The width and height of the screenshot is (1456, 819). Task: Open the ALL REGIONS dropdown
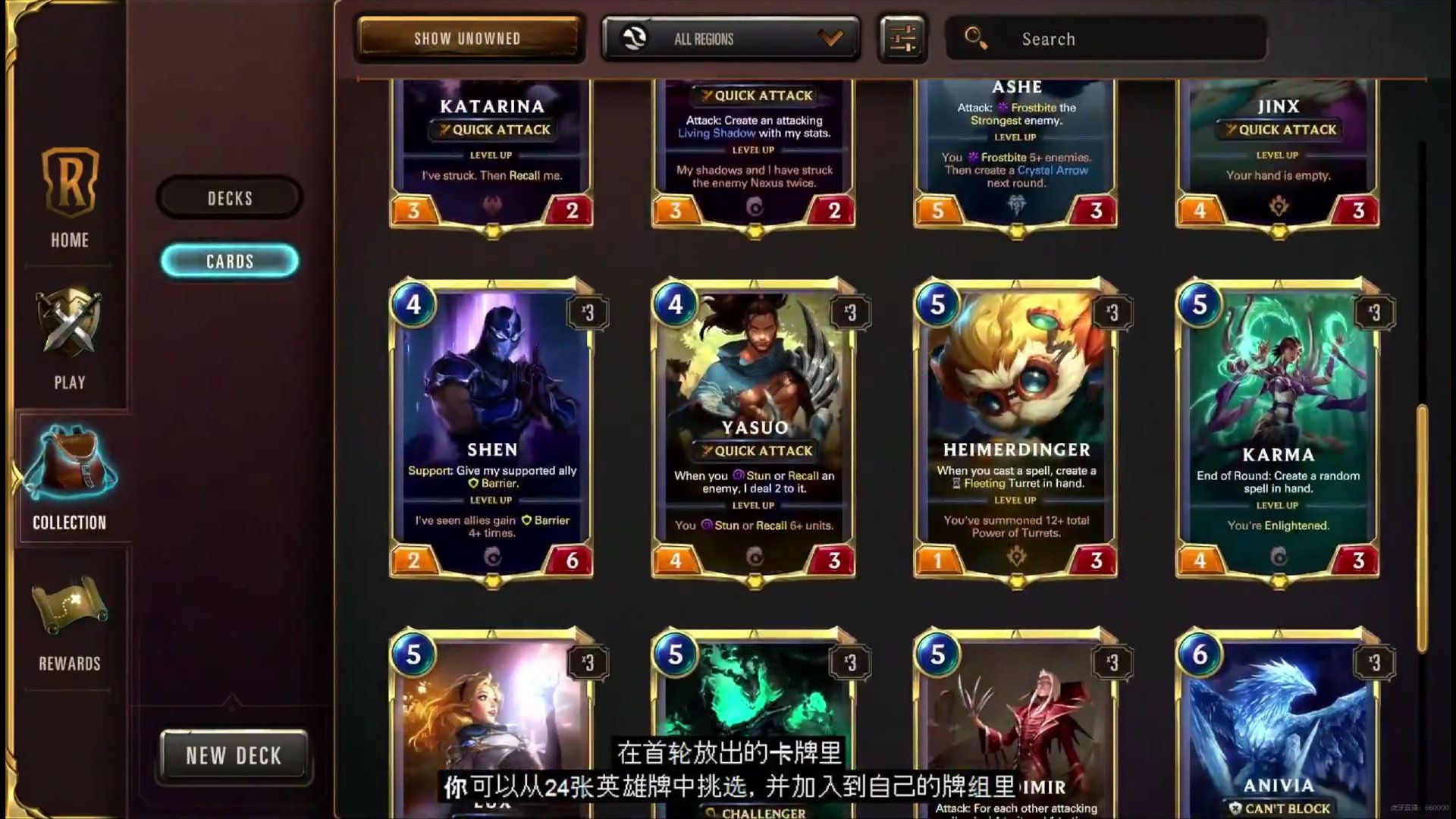pos(728,39)
